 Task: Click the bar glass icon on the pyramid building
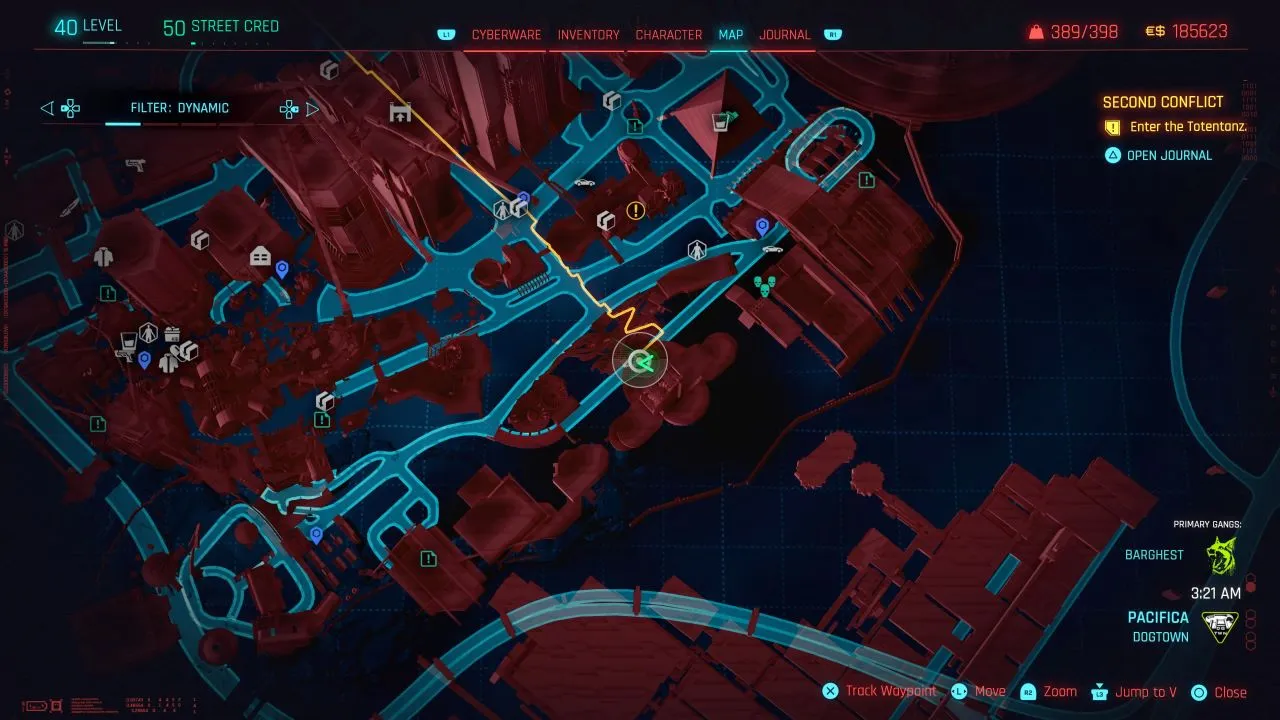point(720,122)
